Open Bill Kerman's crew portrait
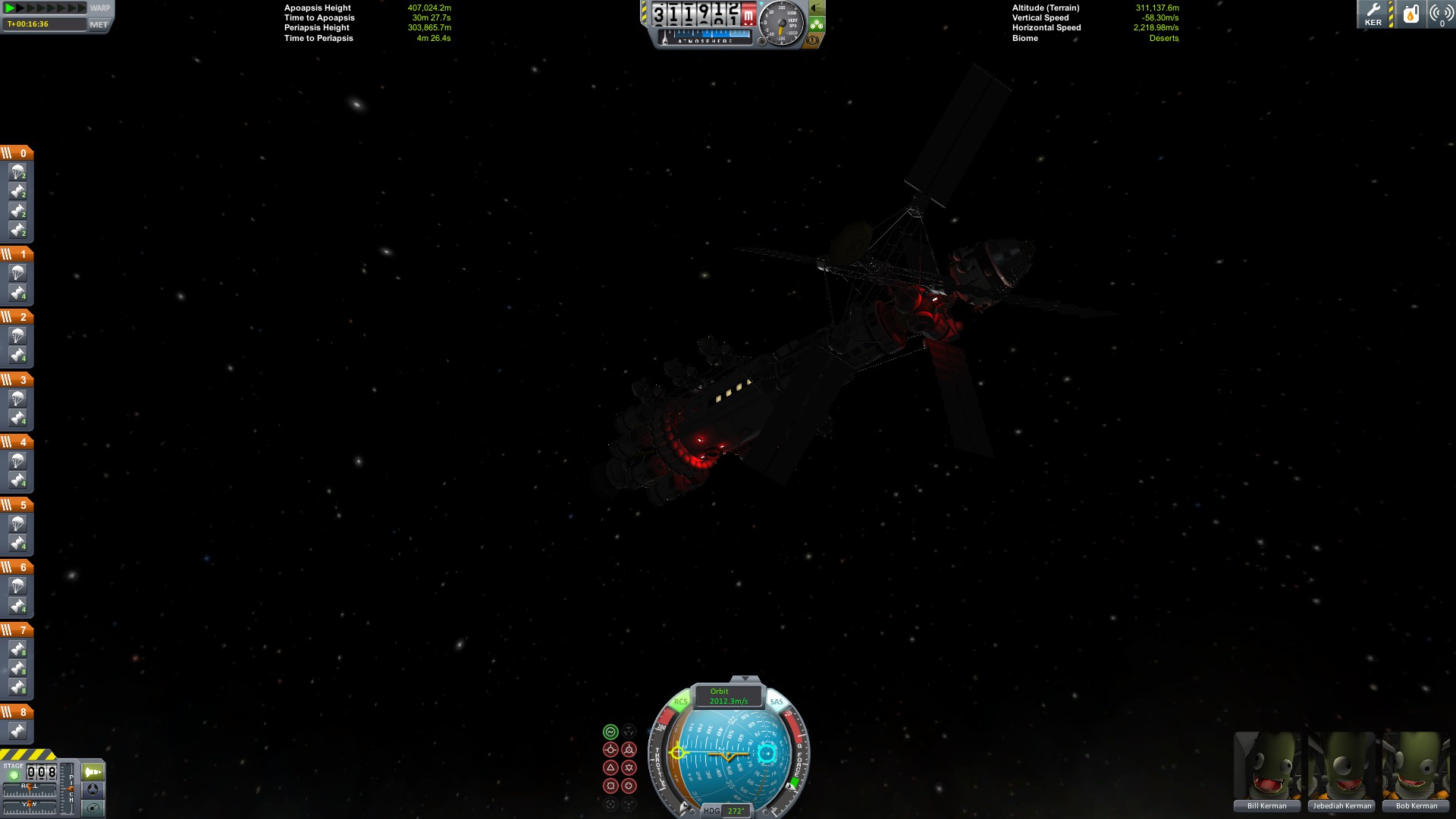 tap(1266, 766)
